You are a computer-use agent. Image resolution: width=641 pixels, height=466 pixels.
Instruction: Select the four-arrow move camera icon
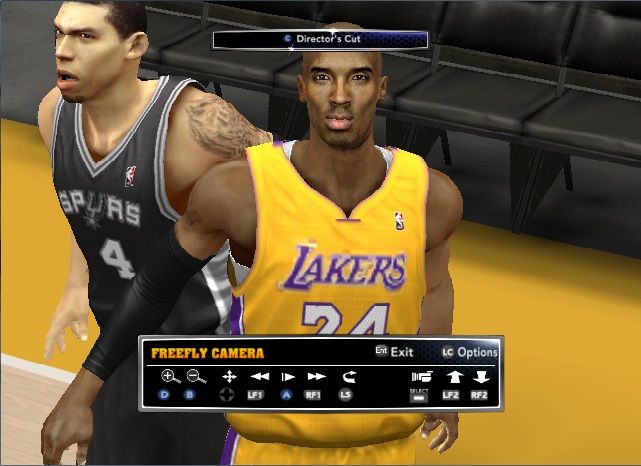pyautogui.click(x=229, y=377)
